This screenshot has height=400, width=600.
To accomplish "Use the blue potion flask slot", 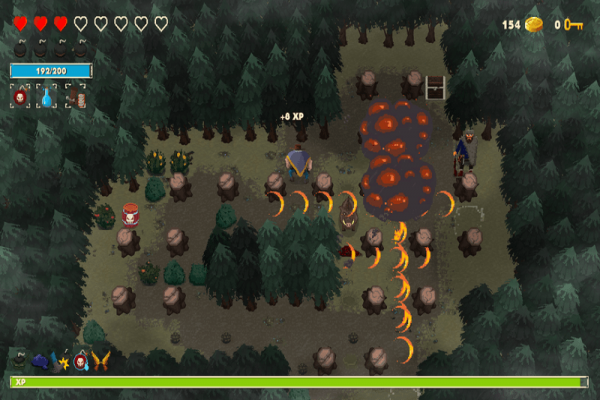I will coord(47,97).
